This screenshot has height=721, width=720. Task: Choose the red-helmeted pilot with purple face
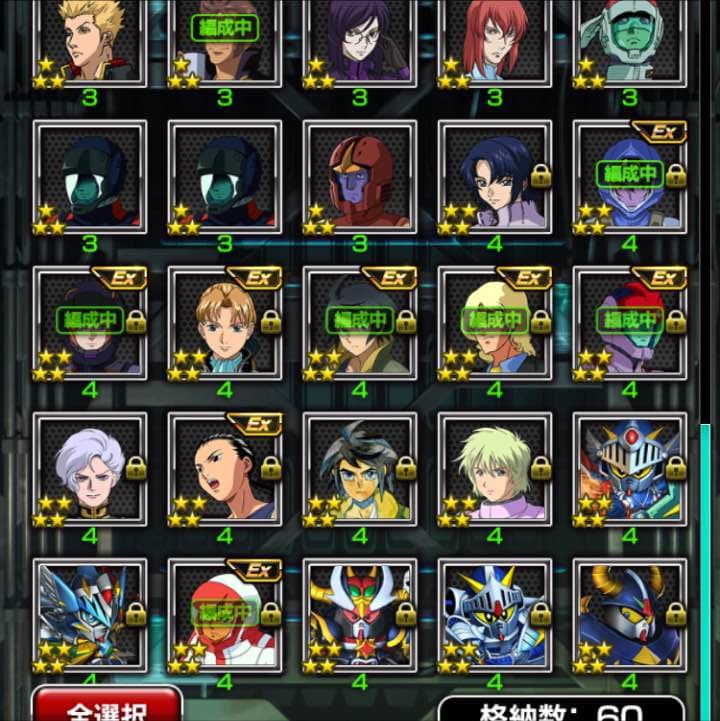tap(360, 178)
